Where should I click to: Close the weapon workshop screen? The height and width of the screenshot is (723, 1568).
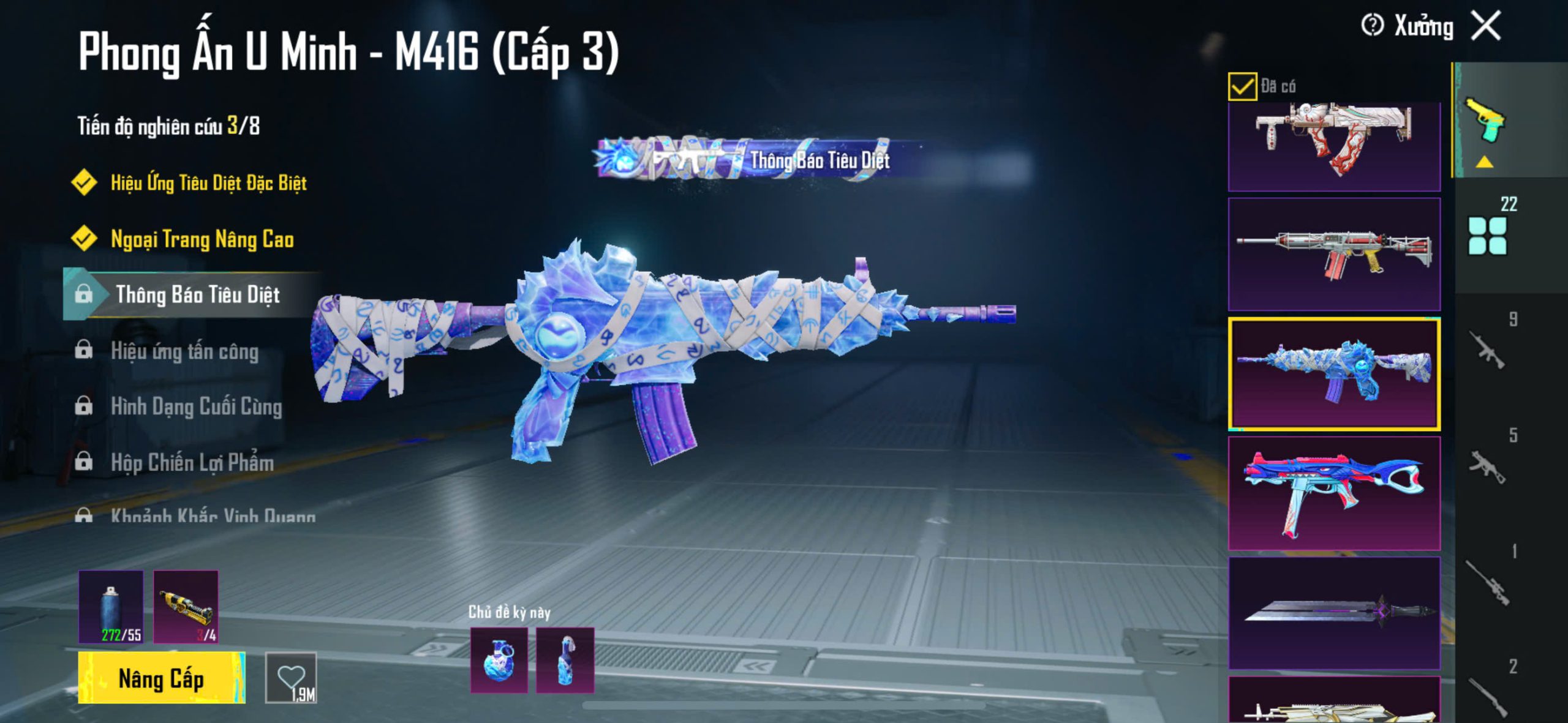click(x=1487, y=26)
